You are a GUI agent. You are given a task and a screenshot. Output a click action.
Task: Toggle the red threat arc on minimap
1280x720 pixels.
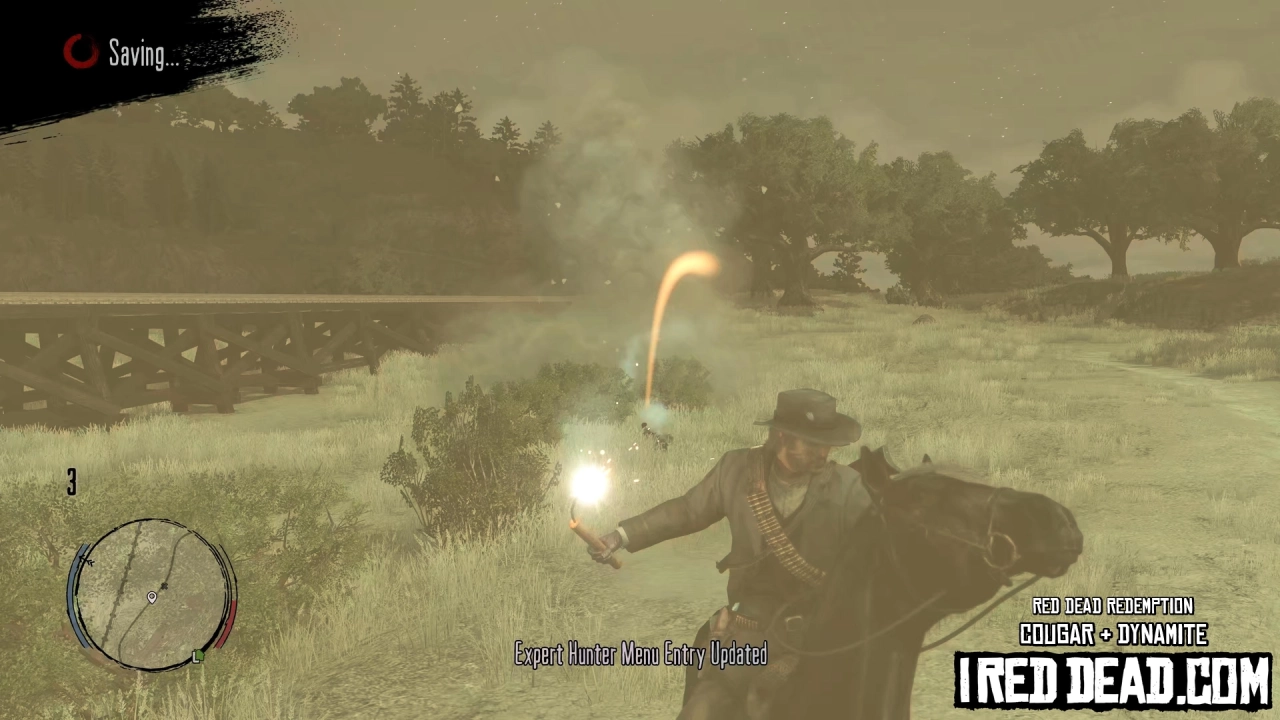226,623
